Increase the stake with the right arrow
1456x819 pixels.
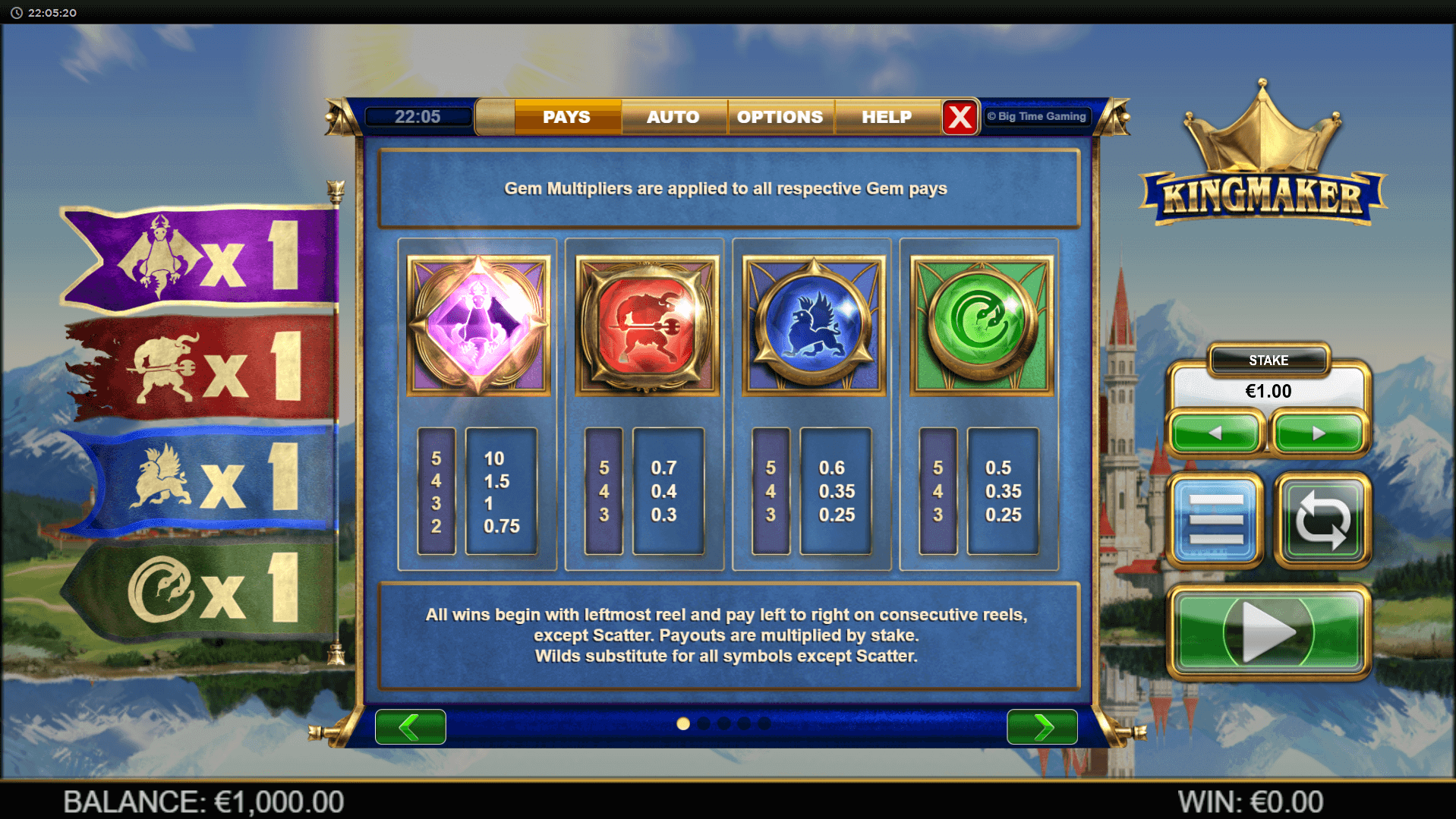[x=1319, y=433]
